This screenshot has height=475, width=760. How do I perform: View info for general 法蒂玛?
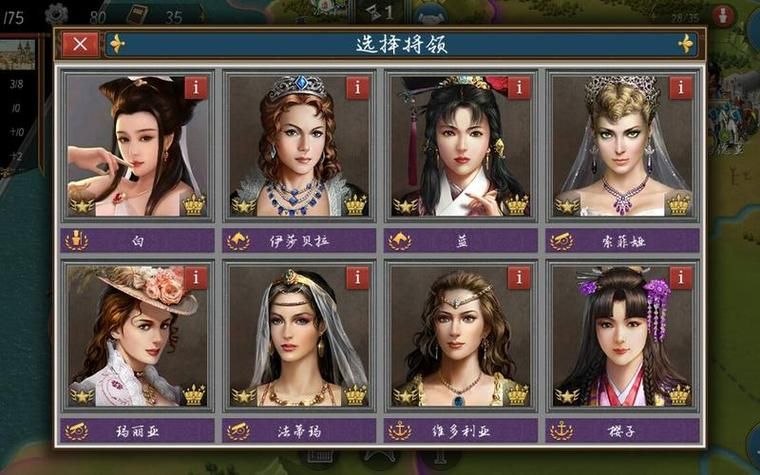pyautogui.click(x=358, y=278)
